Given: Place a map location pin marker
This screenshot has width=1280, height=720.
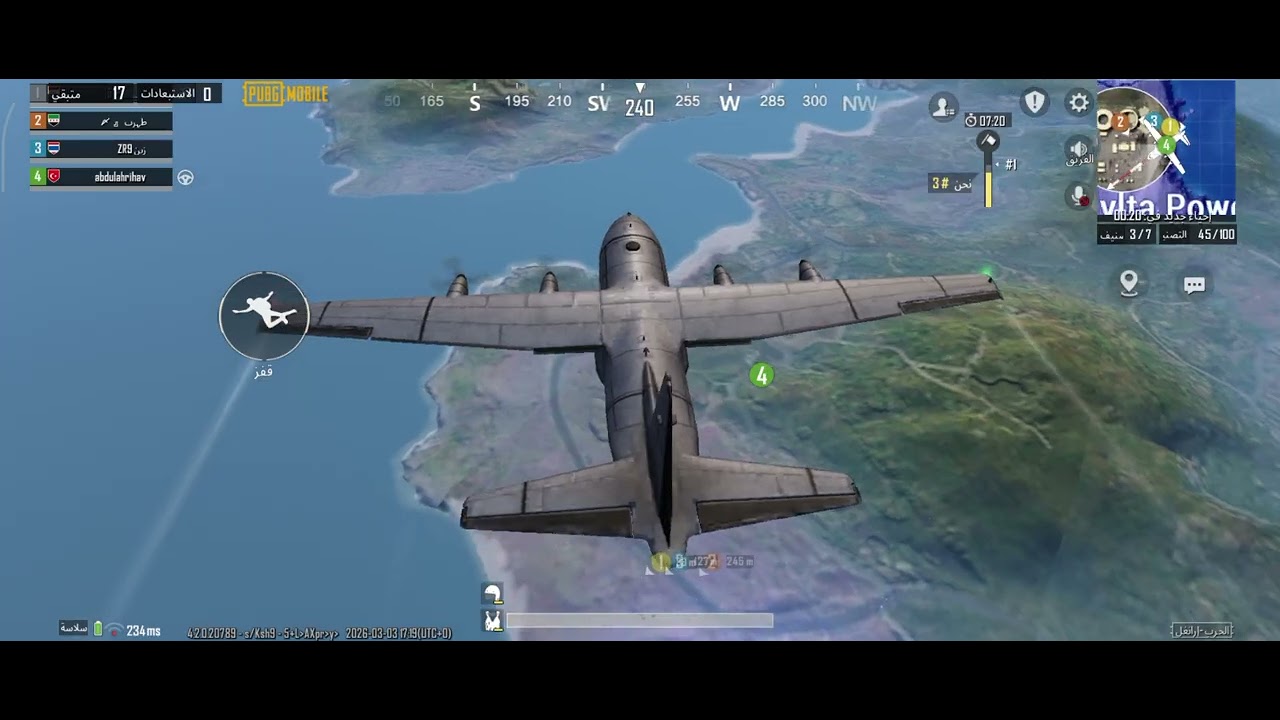Looking at the screenshot, I should [x=1129, y=284].
